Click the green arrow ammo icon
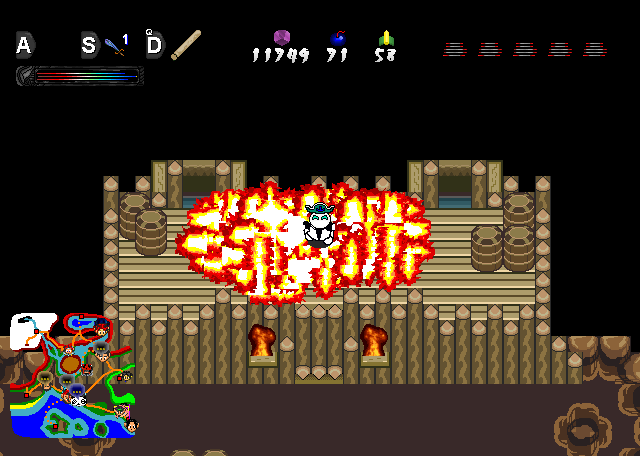 (x=386, y=39)
